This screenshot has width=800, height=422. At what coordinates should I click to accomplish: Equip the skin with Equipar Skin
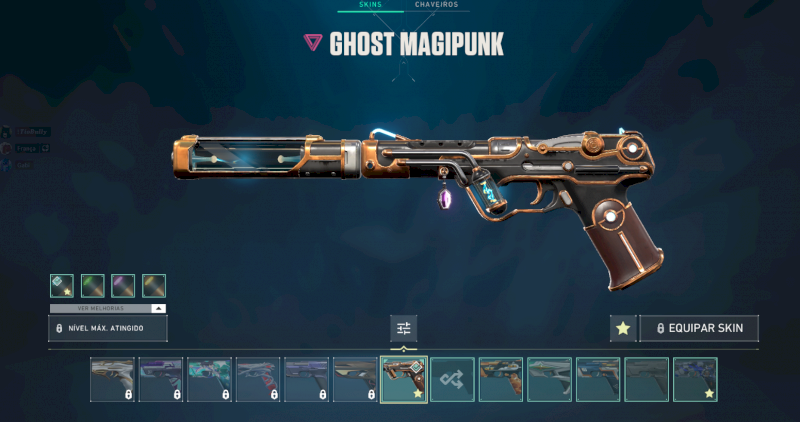tap(699, 328)
